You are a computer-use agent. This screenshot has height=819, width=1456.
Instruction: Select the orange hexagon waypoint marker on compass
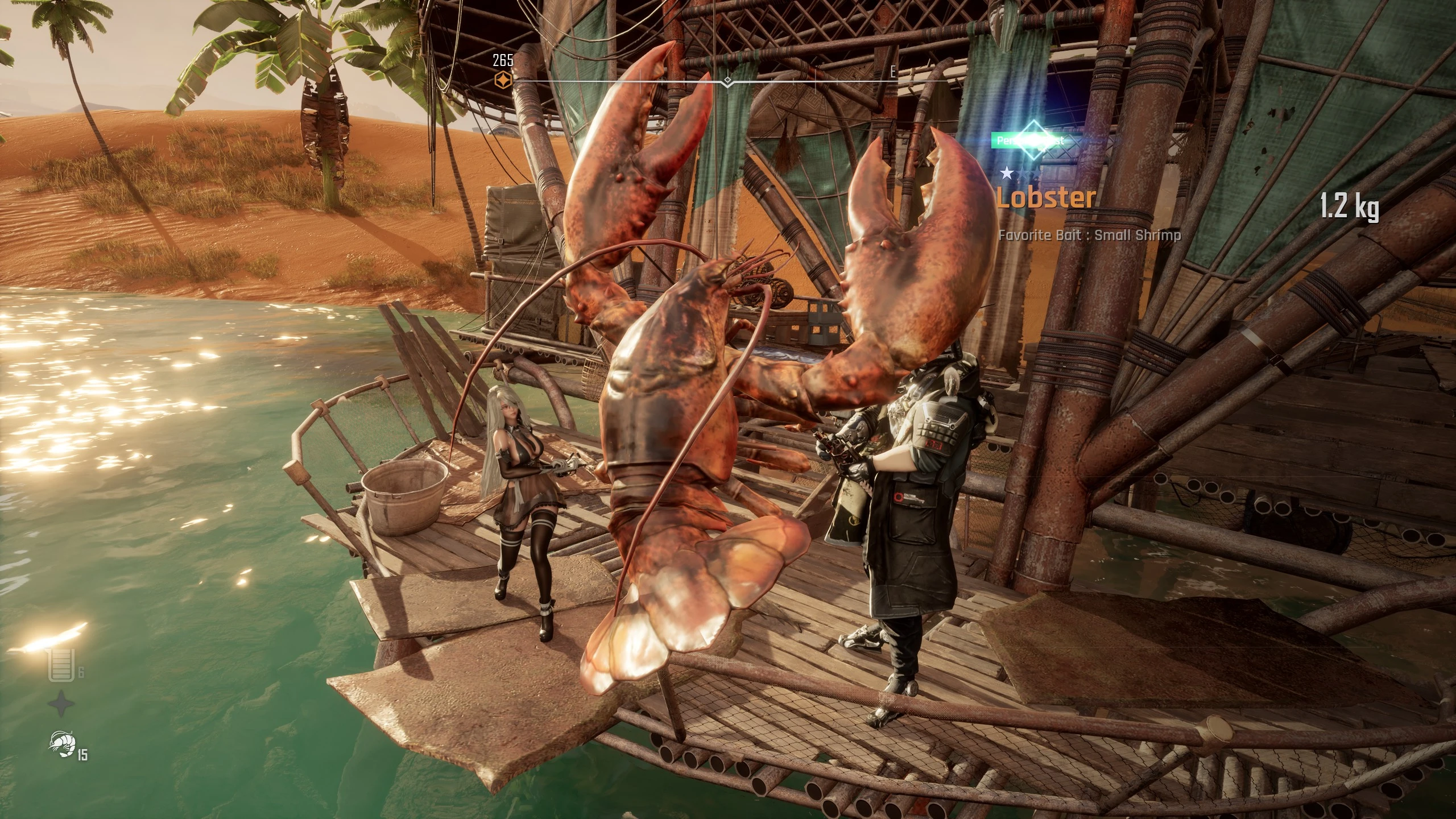[503, 80]
